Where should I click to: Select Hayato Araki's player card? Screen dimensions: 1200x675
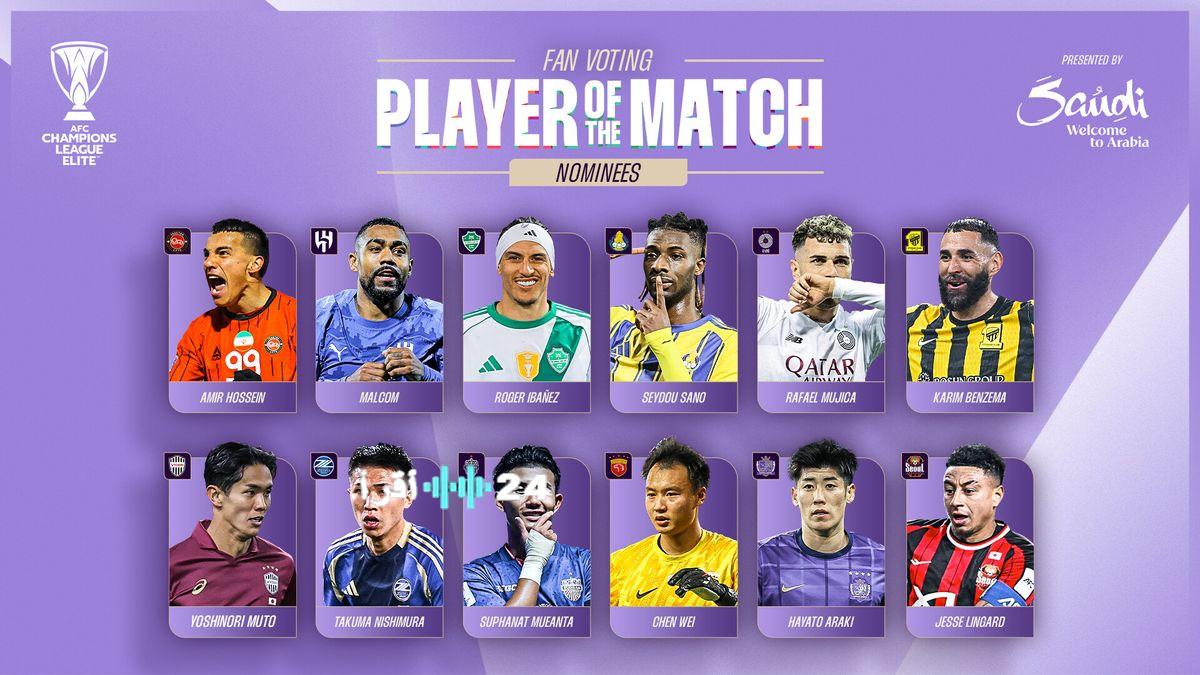tap(820, 545)
